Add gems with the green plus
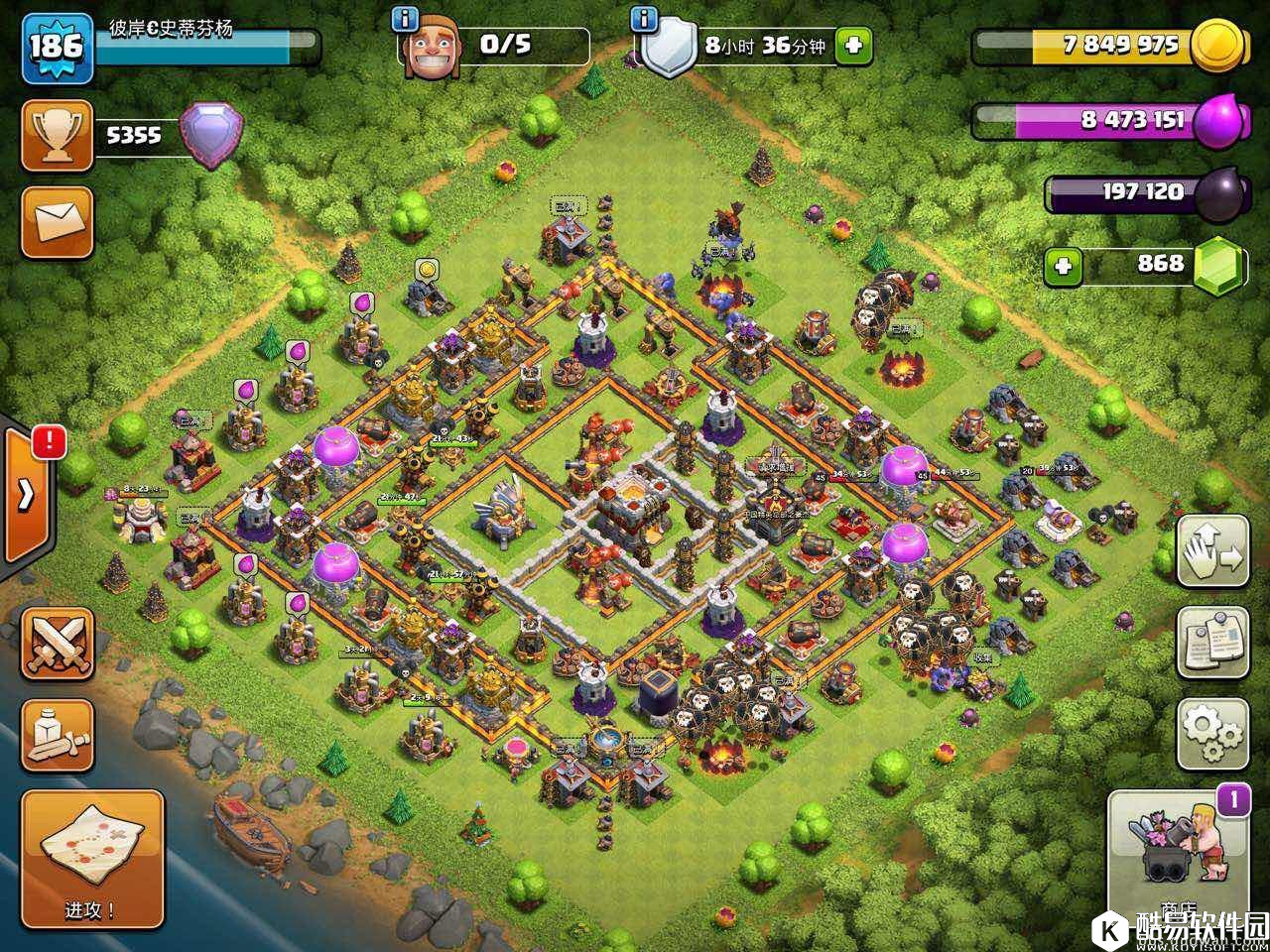1270x952 pixels. click(x=1063, y=265)
